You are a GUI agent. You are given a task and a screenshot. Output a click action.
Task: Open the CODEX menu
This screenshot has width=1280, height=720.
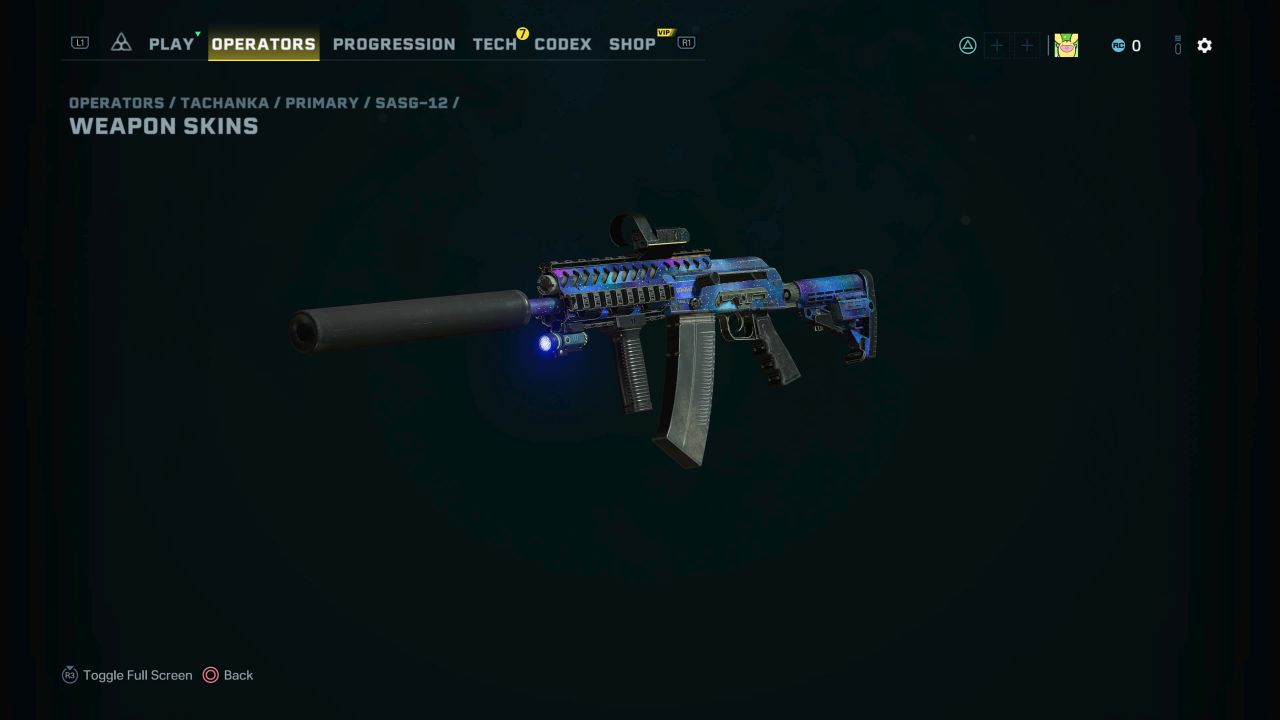562,44
